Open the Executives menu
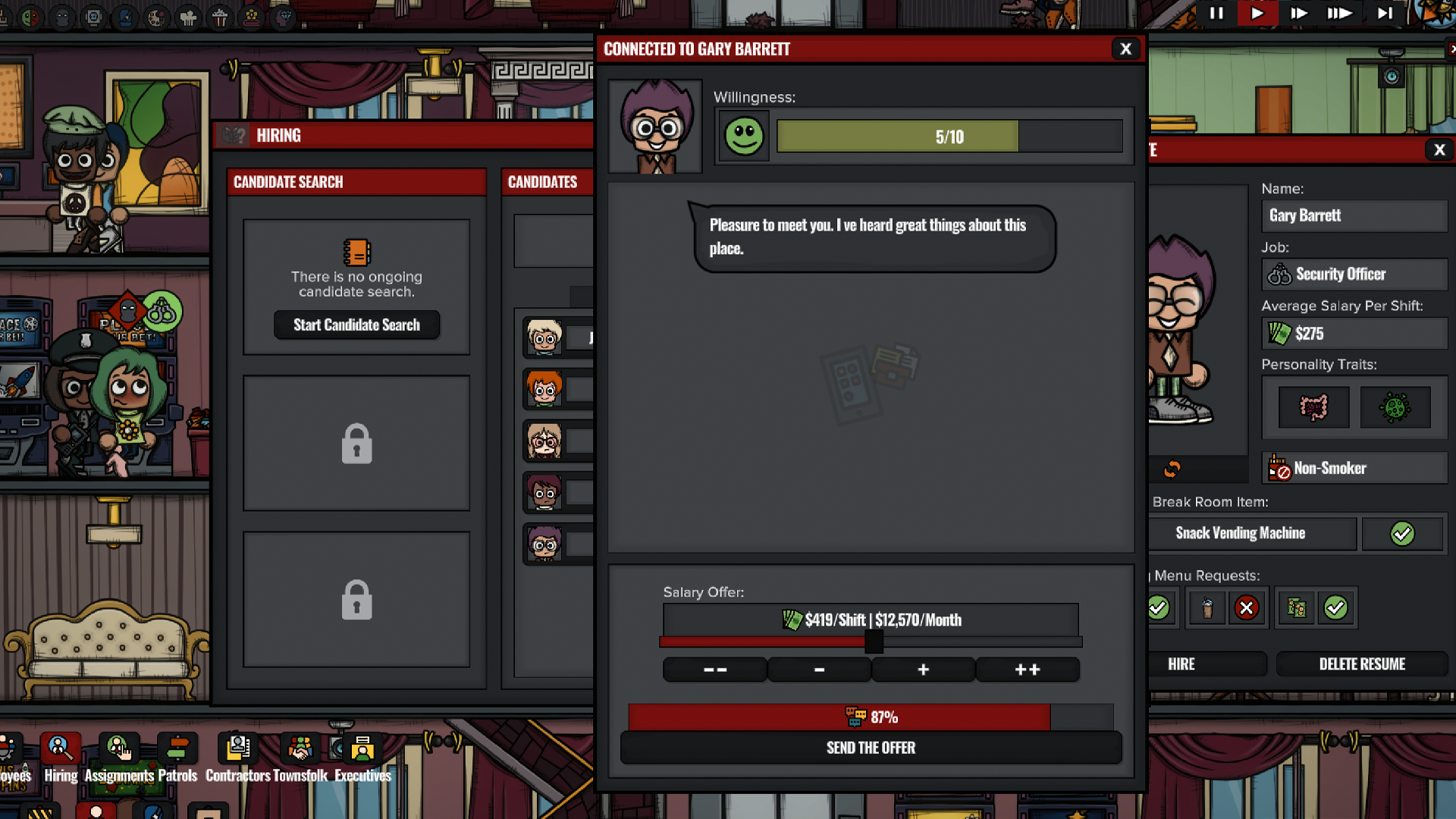Image resolution: width=1456 pixels, height=819 pixels. point(362,757)
